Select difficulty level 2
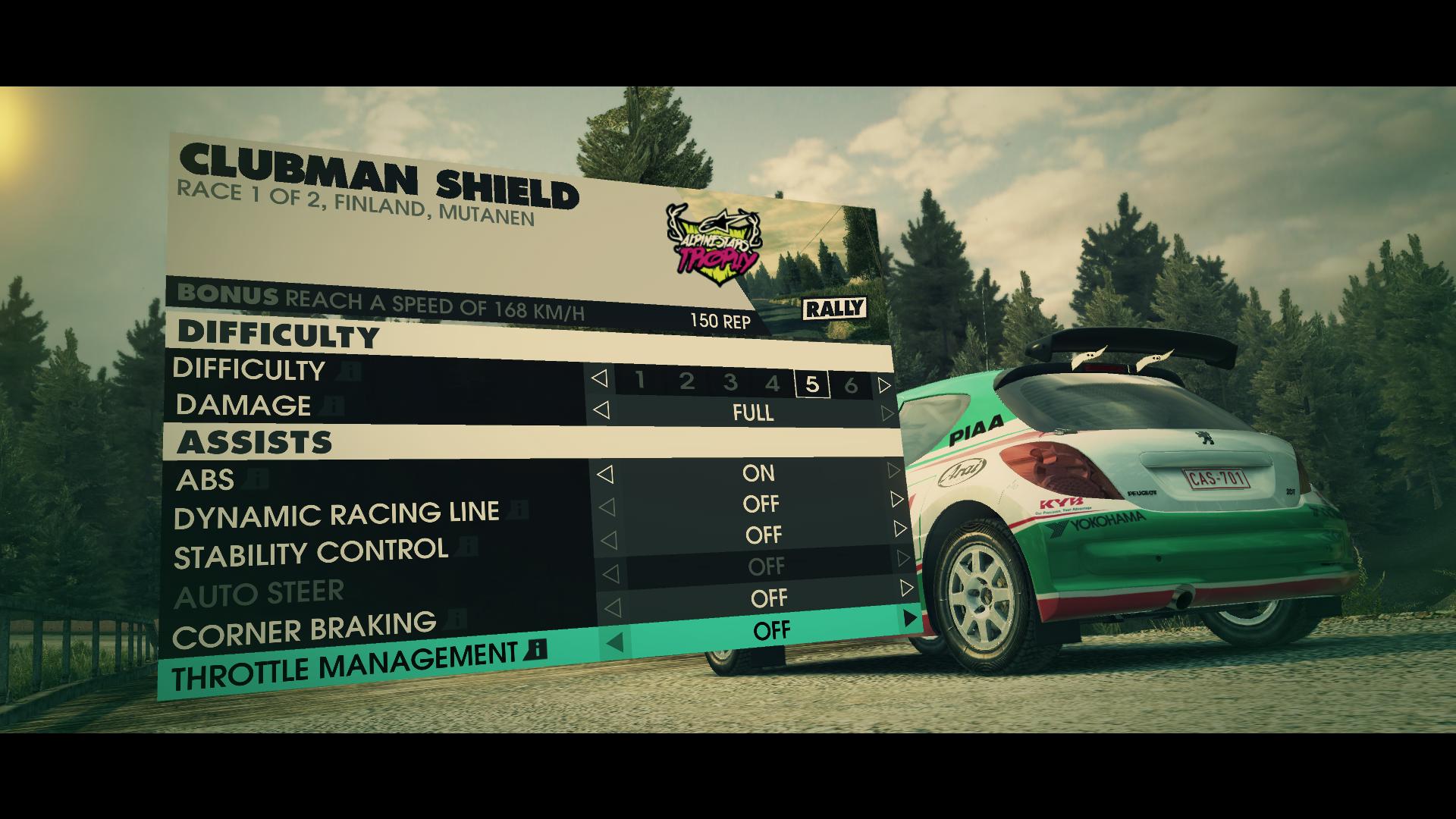This screenshot has height=819, width=1456. coord(687,381)
